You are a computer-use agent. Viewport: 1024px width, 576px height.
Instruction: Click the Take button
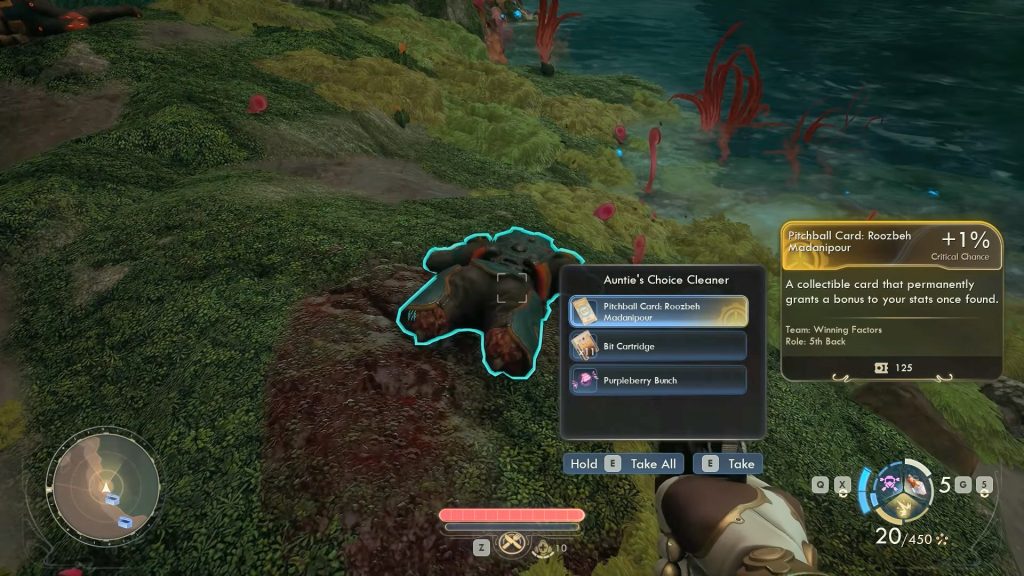click(729, 464)
